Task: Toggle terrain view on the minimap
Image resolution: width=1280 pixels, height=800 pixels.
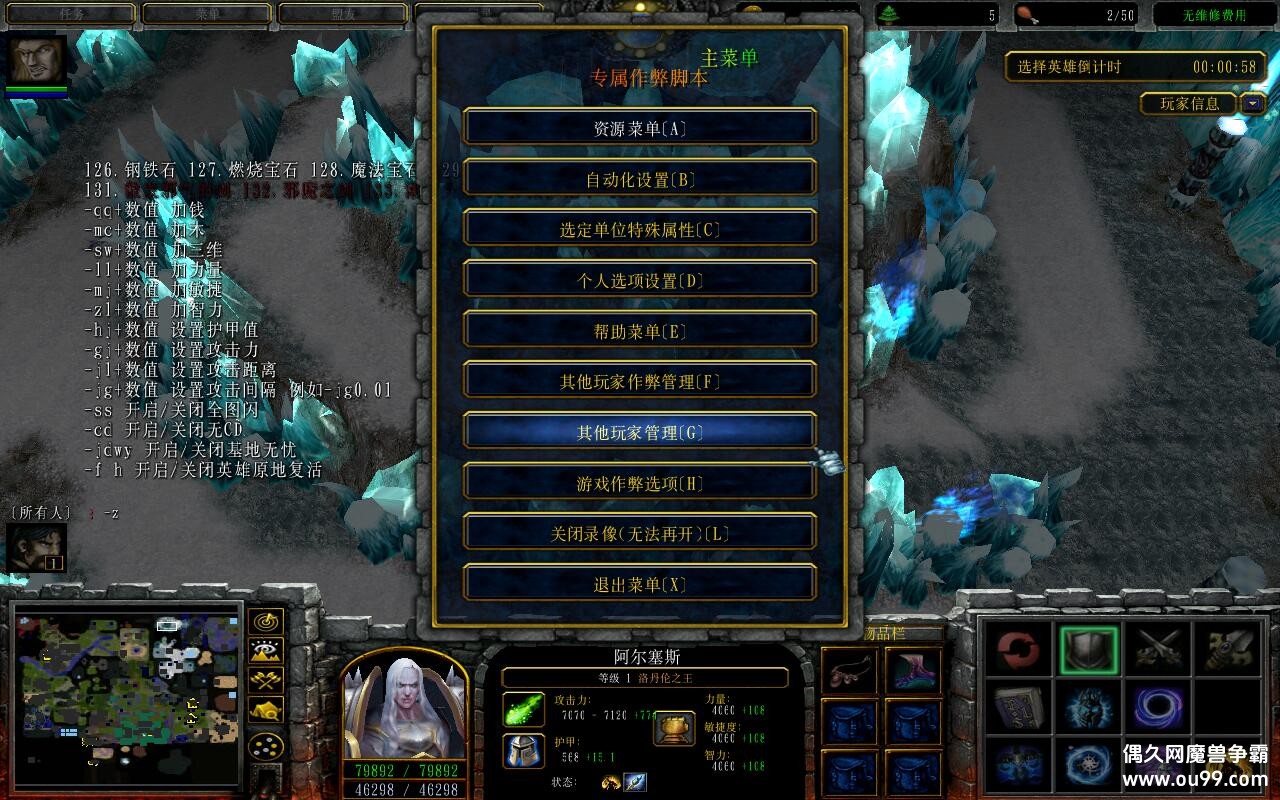Action: (264, 650)
